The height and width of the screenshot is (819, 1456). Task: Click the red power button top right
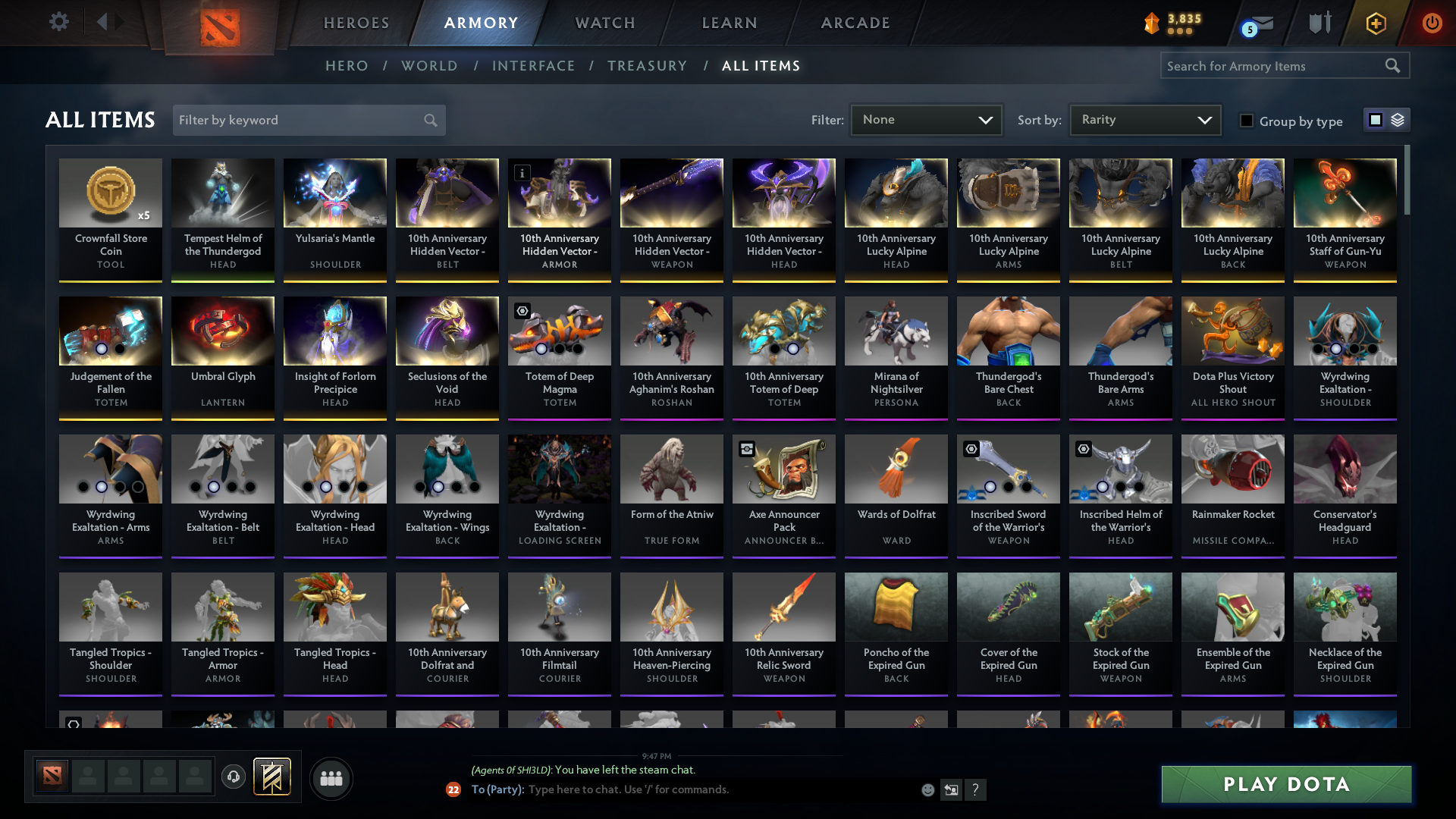1432,23
